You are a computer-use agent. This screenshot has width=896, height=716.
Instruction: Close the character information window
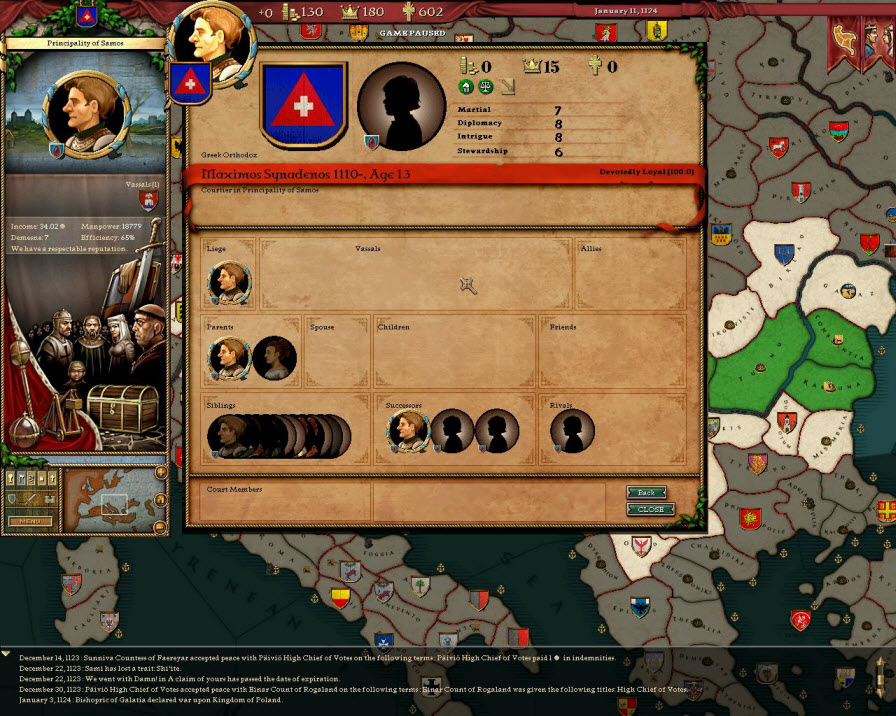650,509
